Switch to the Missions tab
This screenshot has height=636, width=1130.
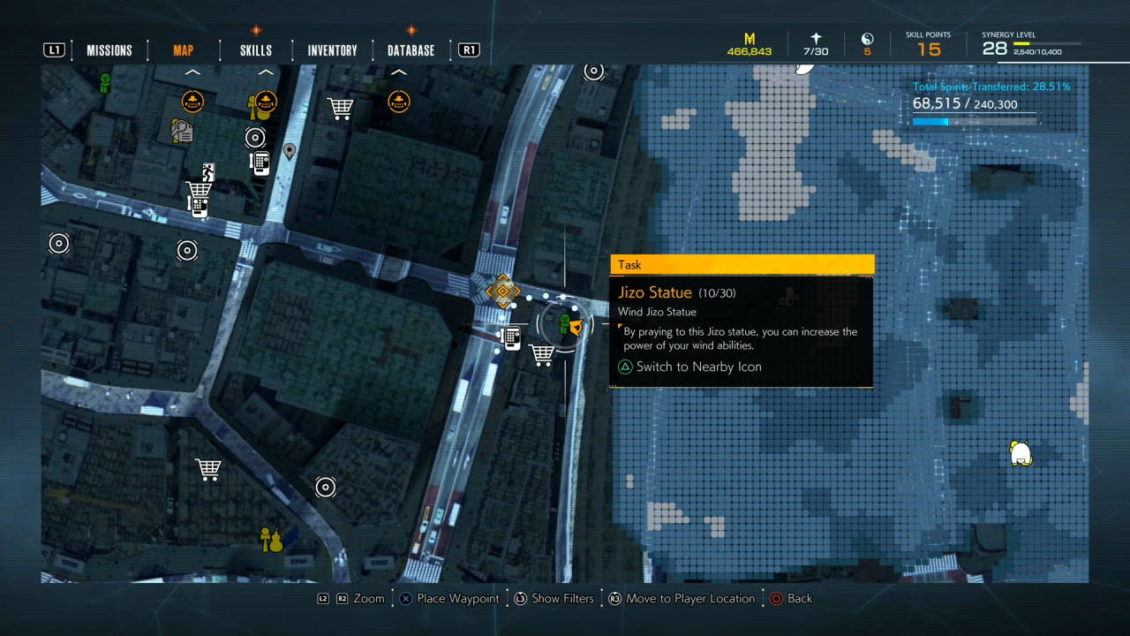pos(109,50)
